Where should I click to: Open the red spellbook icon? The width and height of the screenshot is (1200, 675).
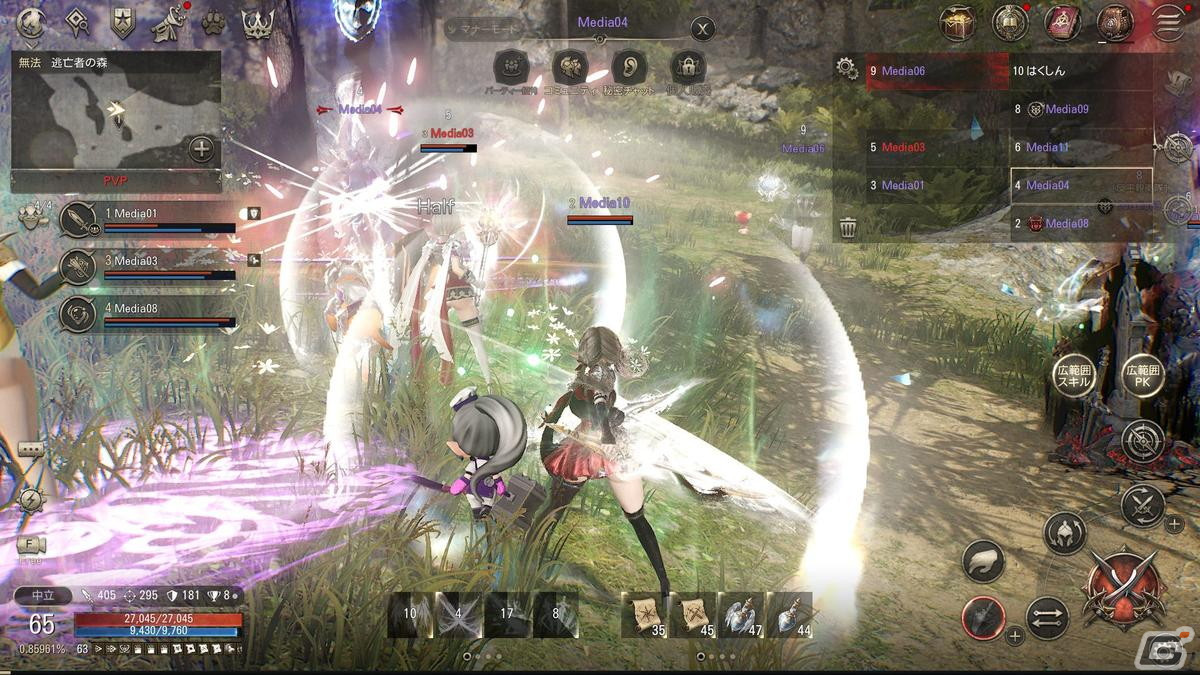click(1062, 23)
